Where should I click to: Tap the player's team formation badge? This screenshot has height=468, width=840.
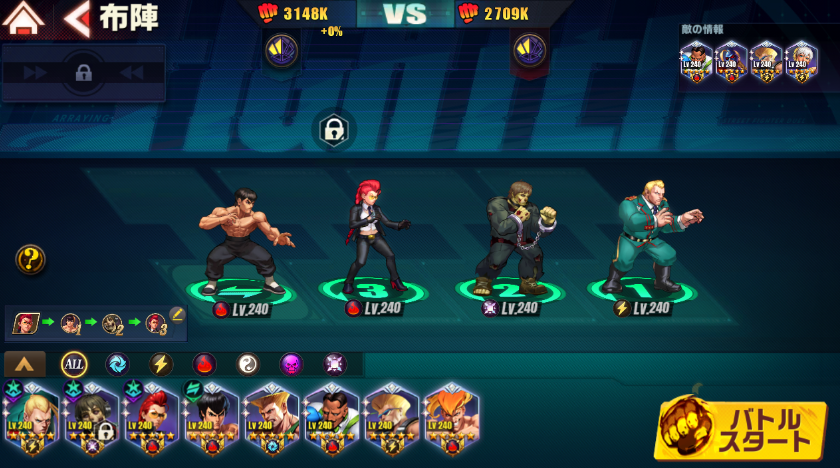(280, 47)
